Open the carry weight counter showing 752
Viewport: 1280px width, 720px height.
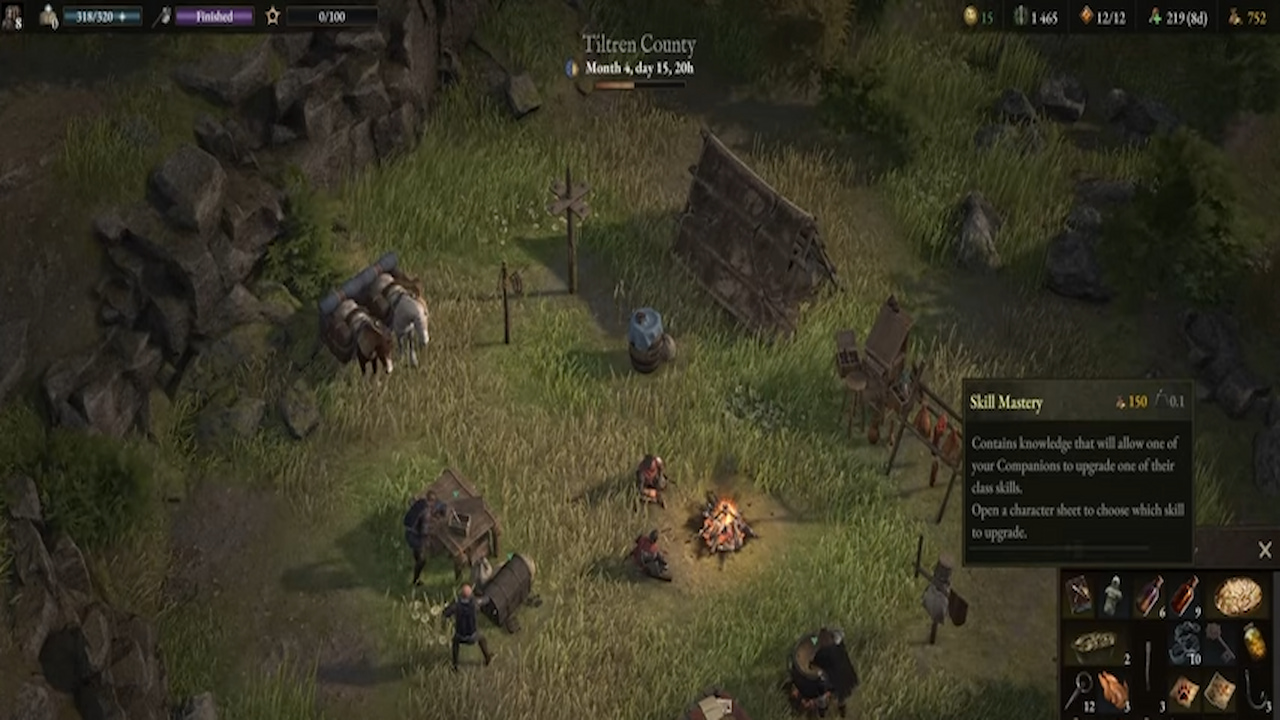pos(1246,17)
